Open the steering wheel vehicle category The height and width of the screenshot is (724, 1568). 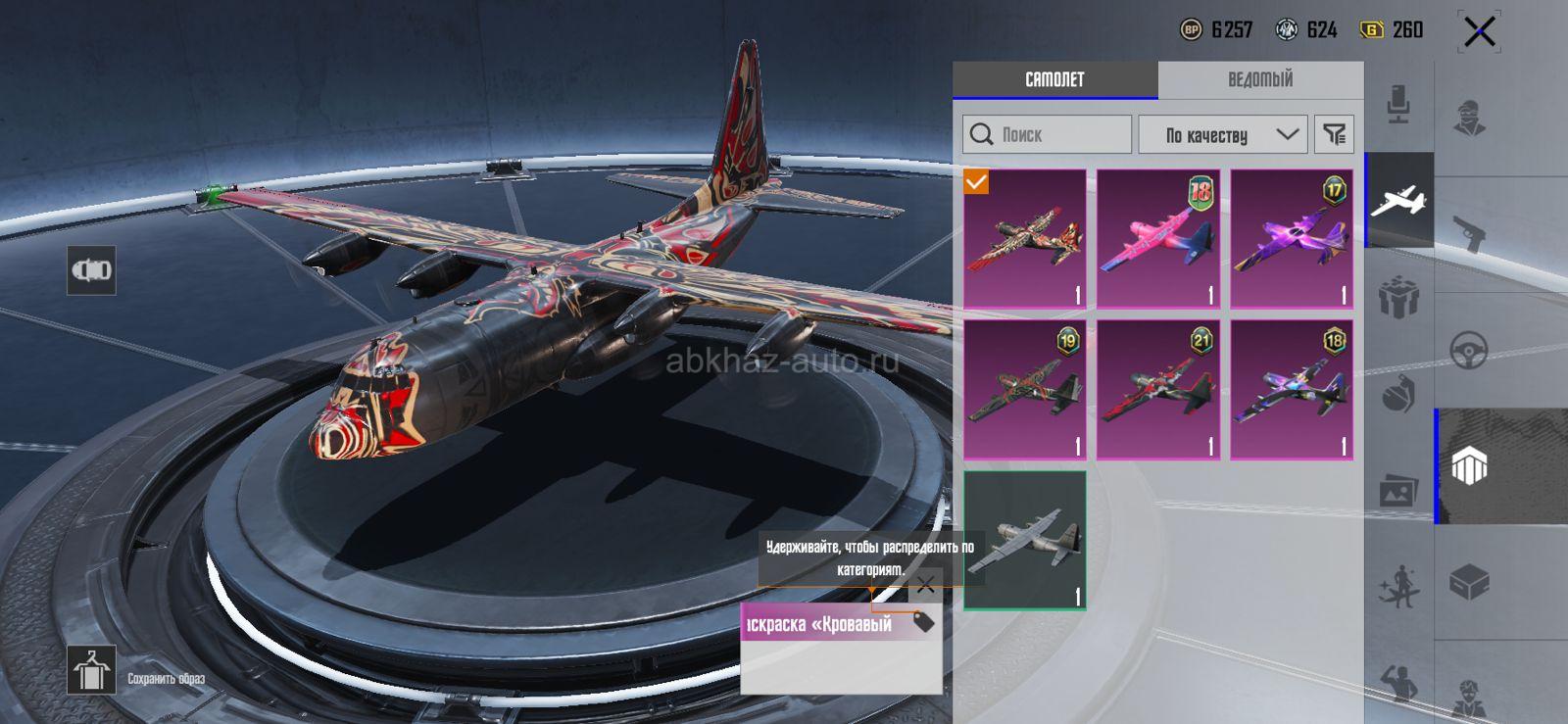[1469, 350]
